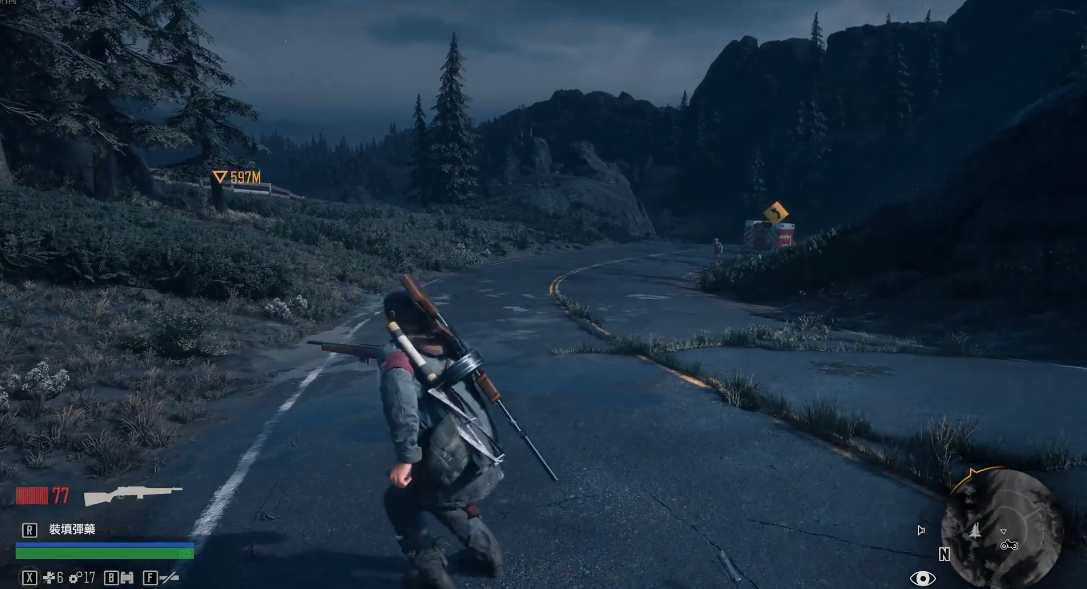The height and width of the screenshot is (589, 1087).
Task: Click the yellow objective waypoint marker
Action: tap(219, 177)
